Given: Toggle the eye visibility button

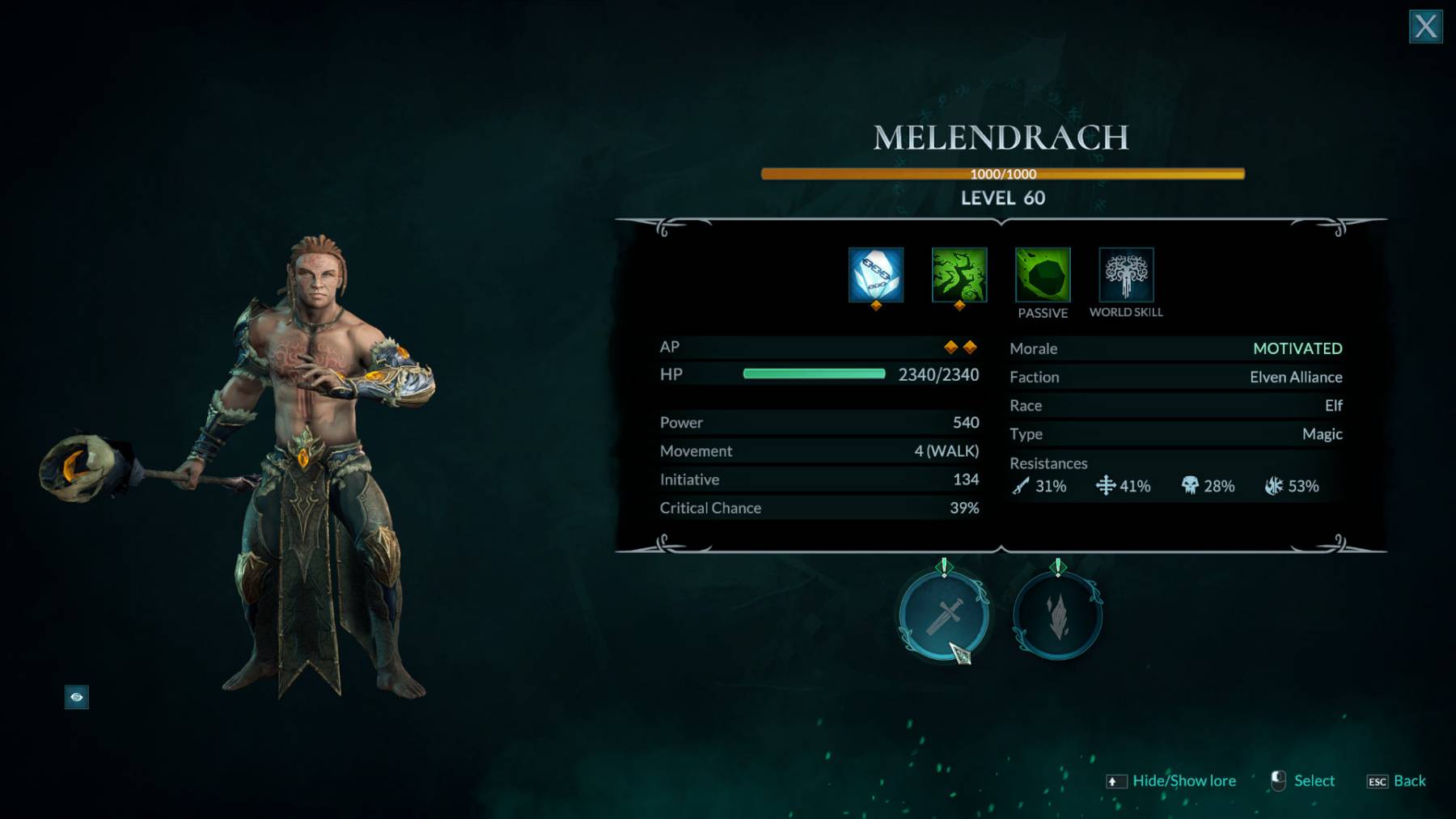Looking at the screenshot, I should pos(77,697).
